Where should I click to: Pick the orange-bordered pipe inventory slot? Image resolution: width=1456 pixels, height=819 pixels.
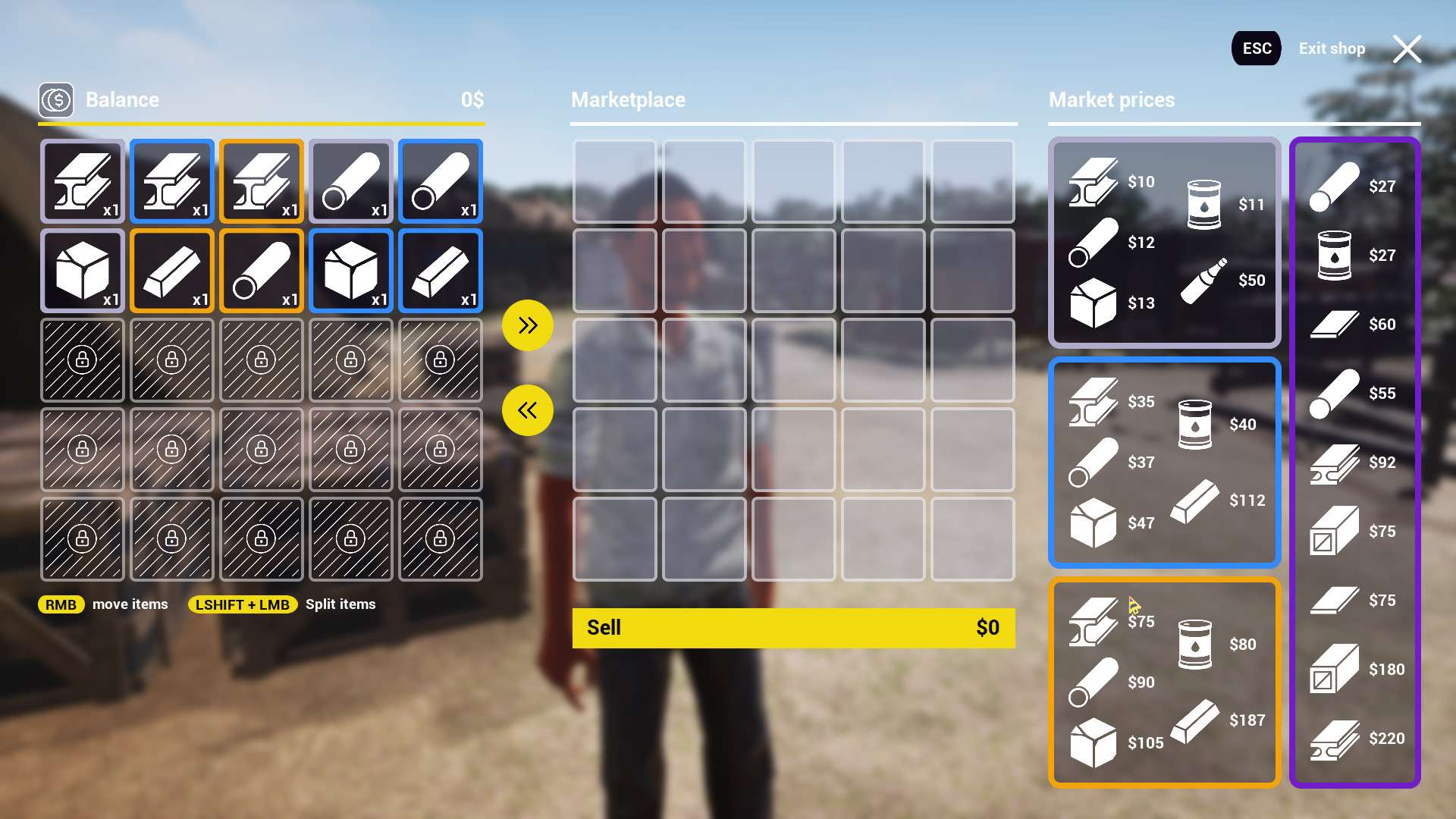point(262,271)
